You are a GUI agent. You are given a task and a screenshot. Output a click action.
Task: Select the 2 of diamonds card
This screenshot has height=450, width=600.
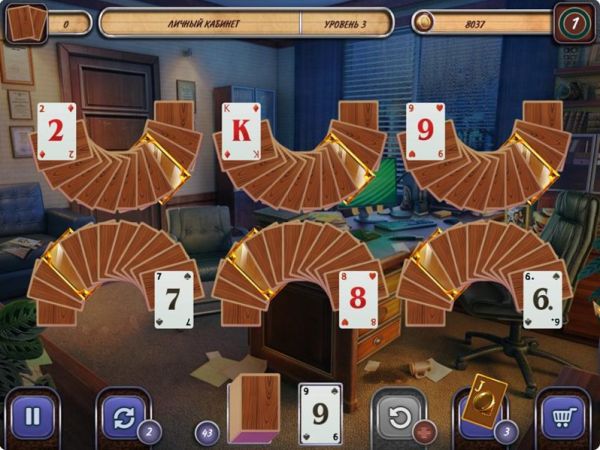tap(55, 131)
